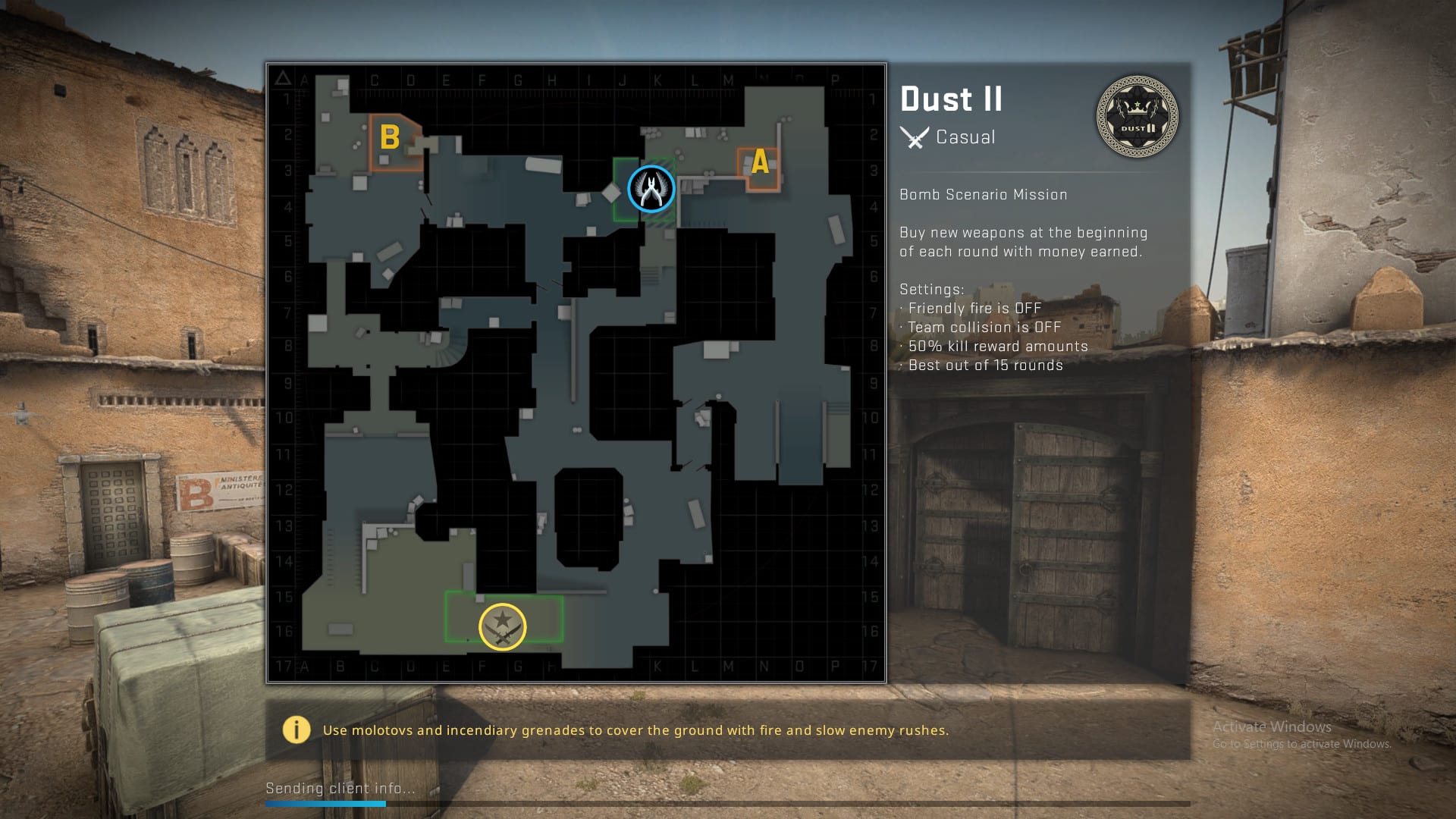The image size is (1456, 819).
Task: Select the Casual mode crossed knives icon
Action: (915, 137)
